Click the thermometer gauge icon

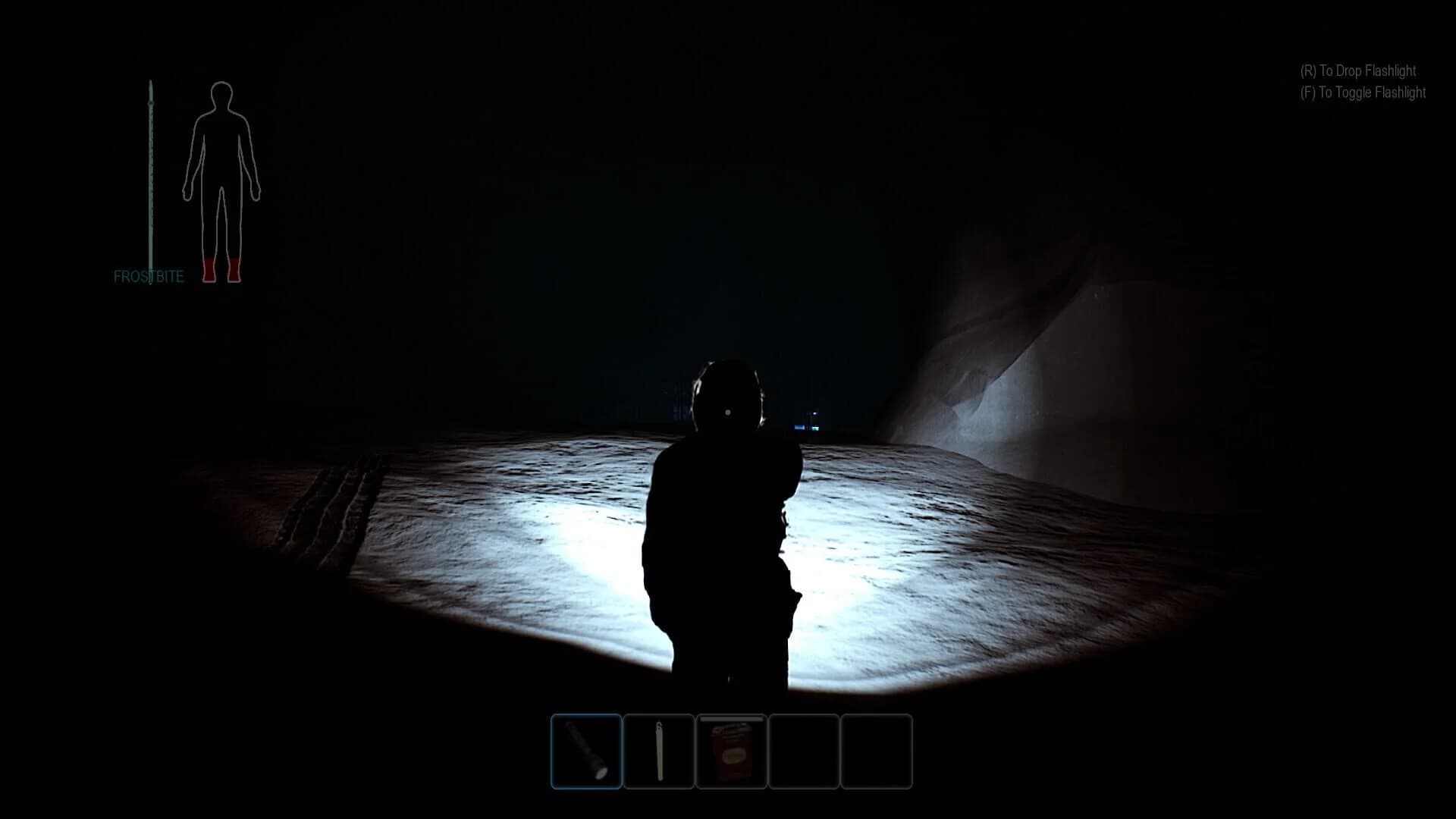coord(151,174)
